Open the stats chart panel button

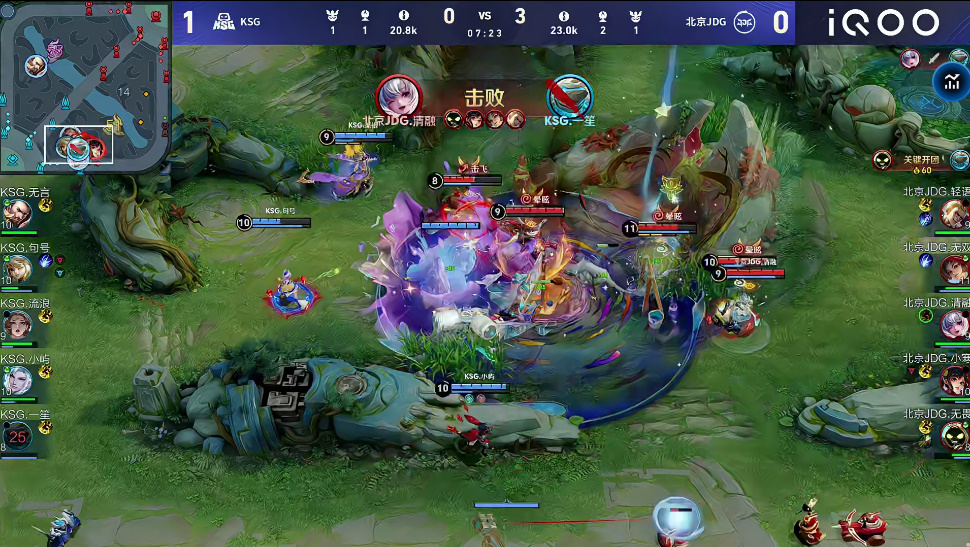tap(948, 82)
